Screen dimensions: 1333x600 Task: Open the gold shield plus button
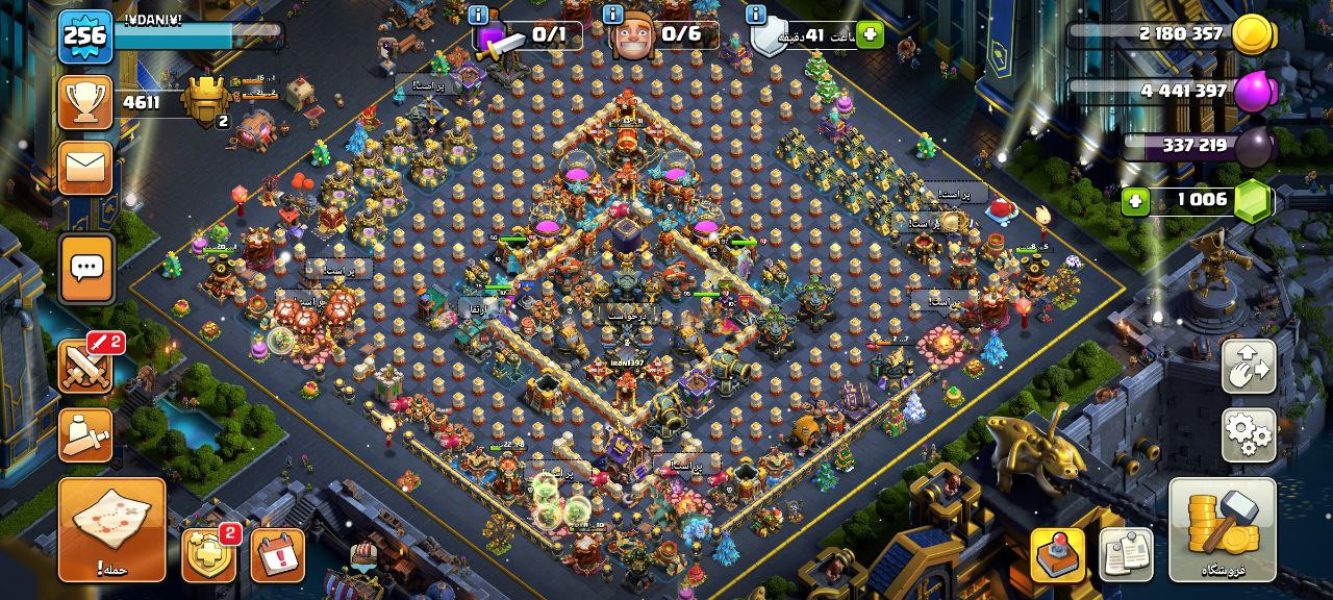click(x=208, y=555)
